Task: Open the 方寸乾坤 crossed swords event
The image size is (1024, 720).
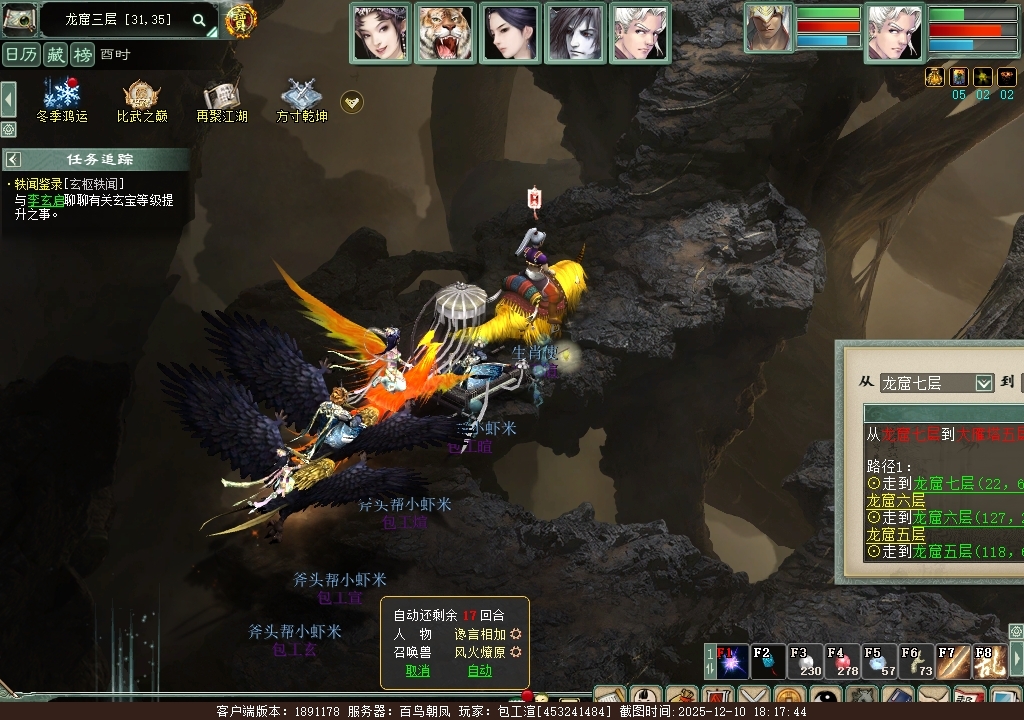Action: [301, 97]
